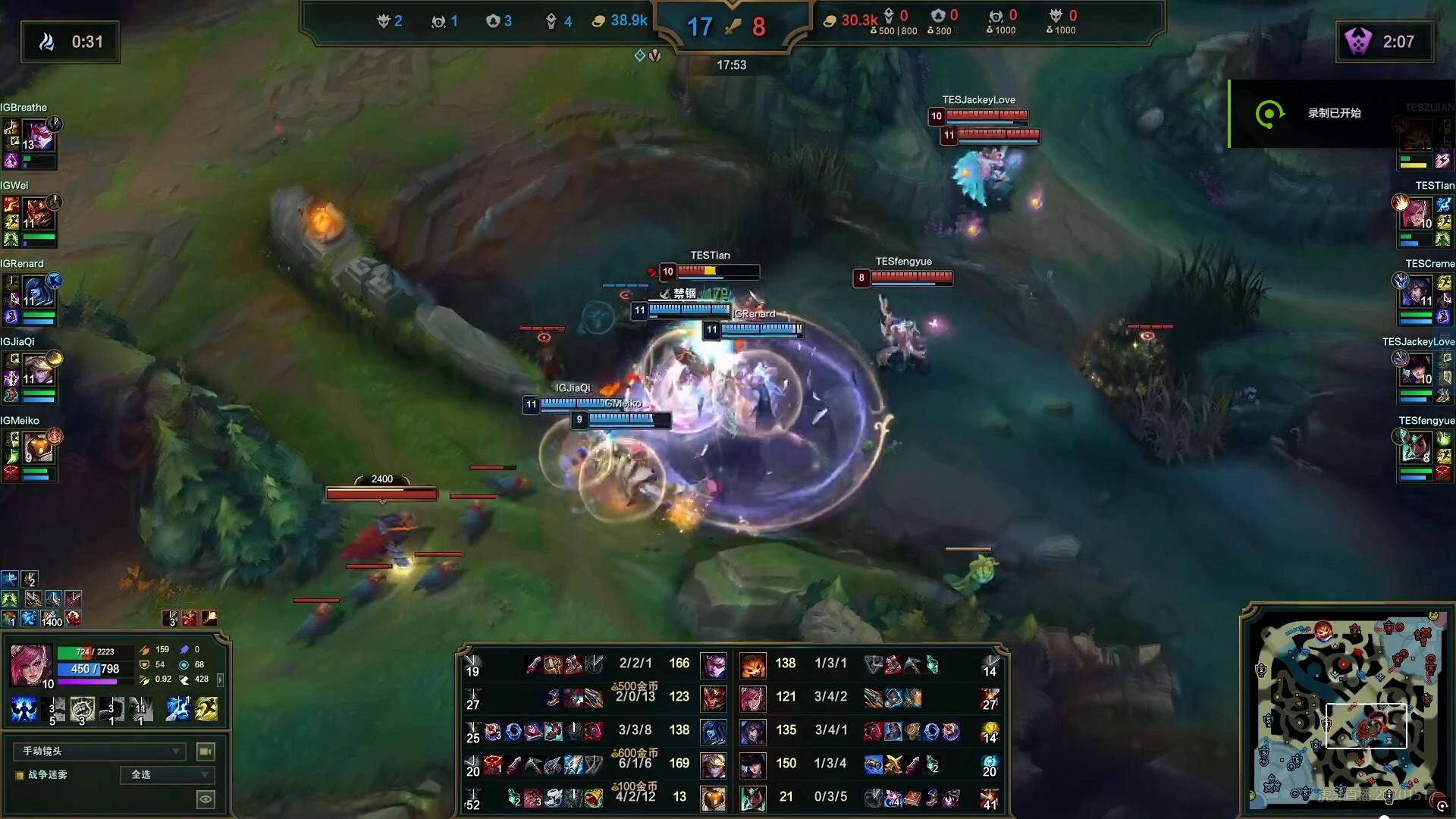The image size is (1456, 819).
Task: Toggle the eye visibility button
Action: [205, 799]
